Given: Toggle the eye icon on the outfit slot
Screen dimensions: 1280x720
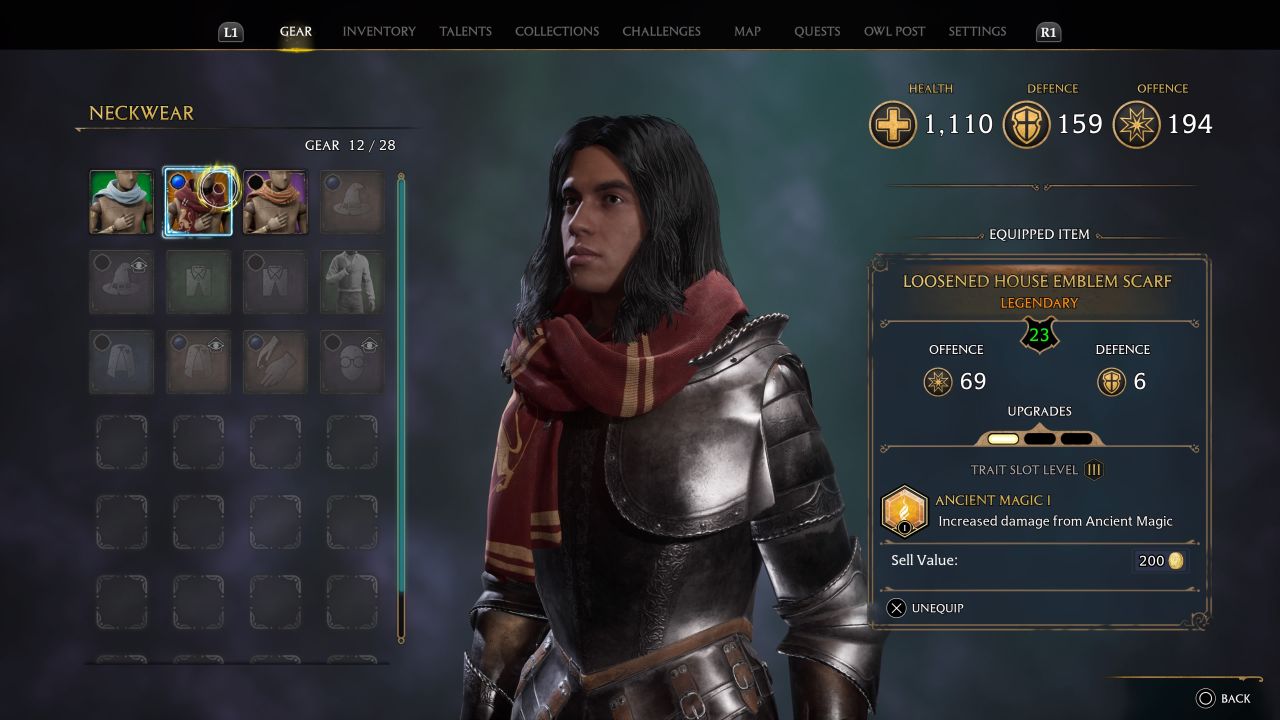Looking at the screenshot, I should pyautogui.click(x=215, y=342).
